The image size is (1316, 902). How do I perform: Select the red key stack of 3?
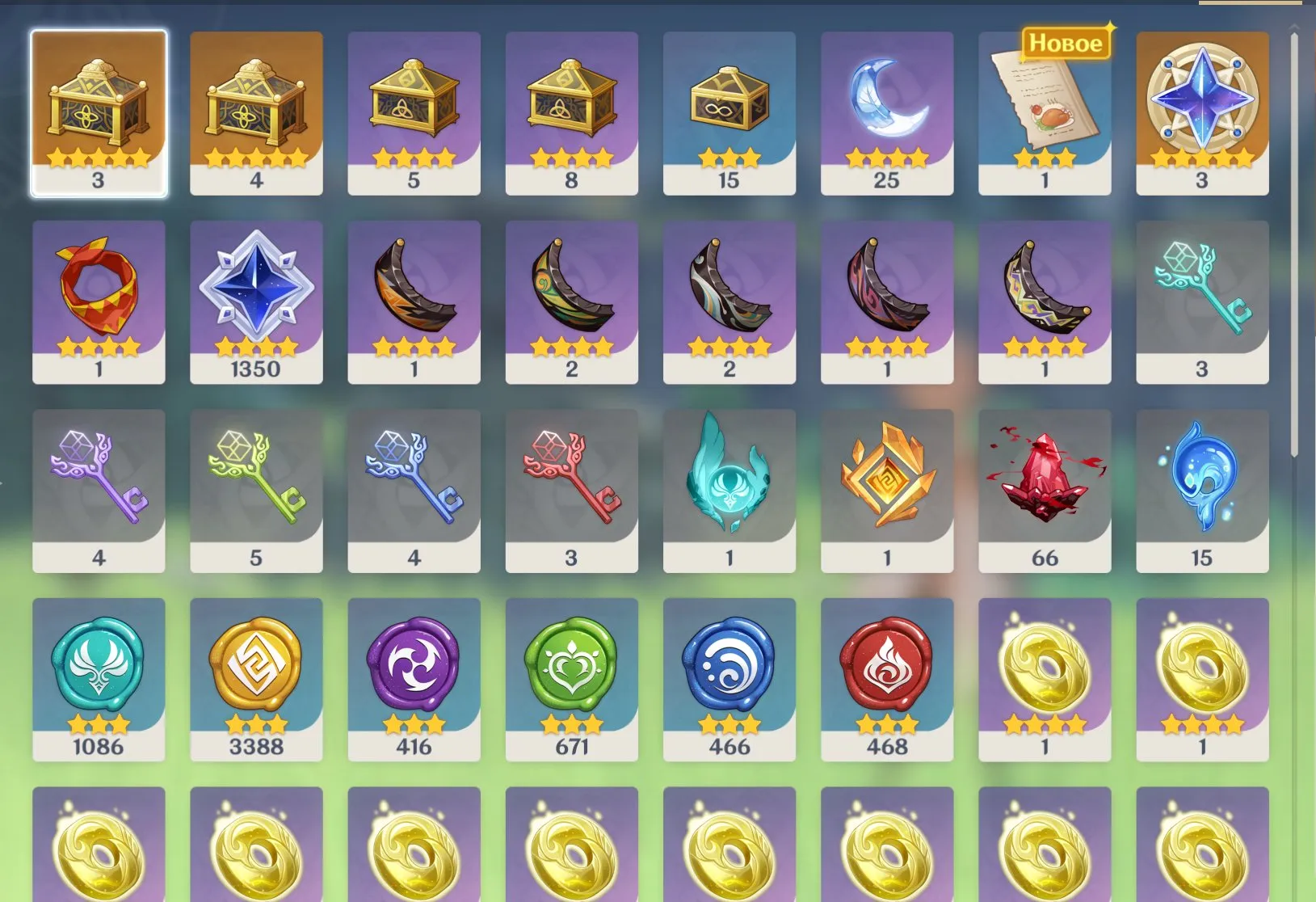pos(571,483)
